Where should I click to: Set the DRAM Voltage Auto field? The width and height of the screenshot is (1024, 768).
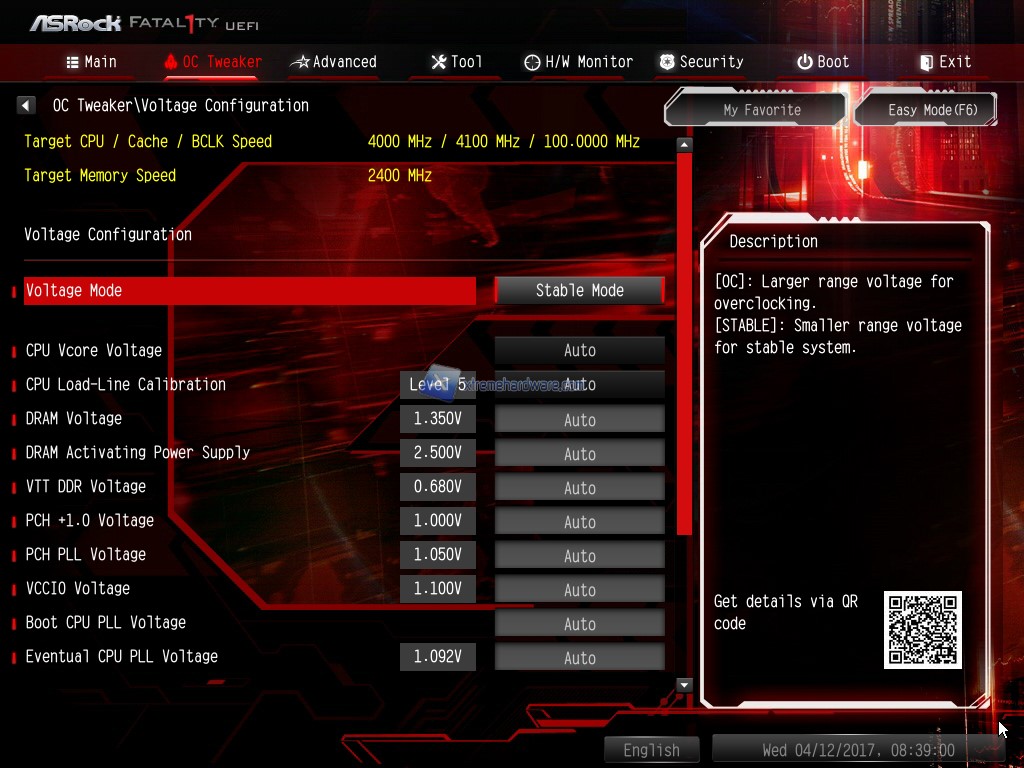pyautogui.click(x=579, y=420)
